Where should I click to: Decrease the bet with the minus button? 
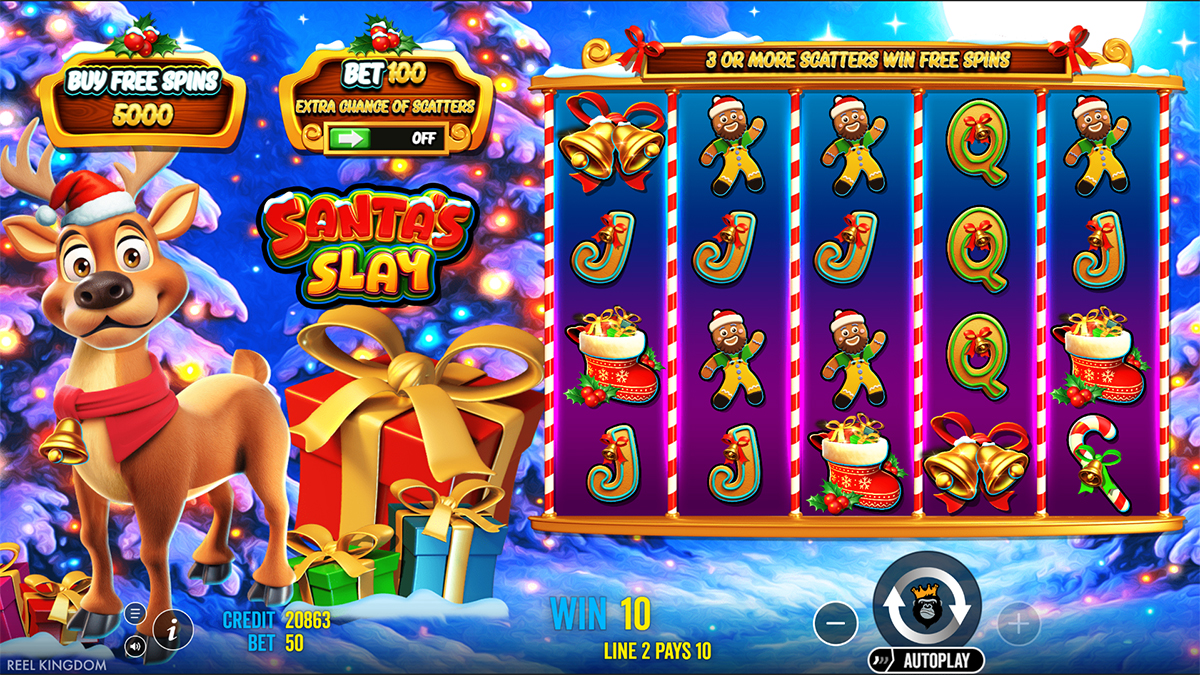tap(836, 625)
